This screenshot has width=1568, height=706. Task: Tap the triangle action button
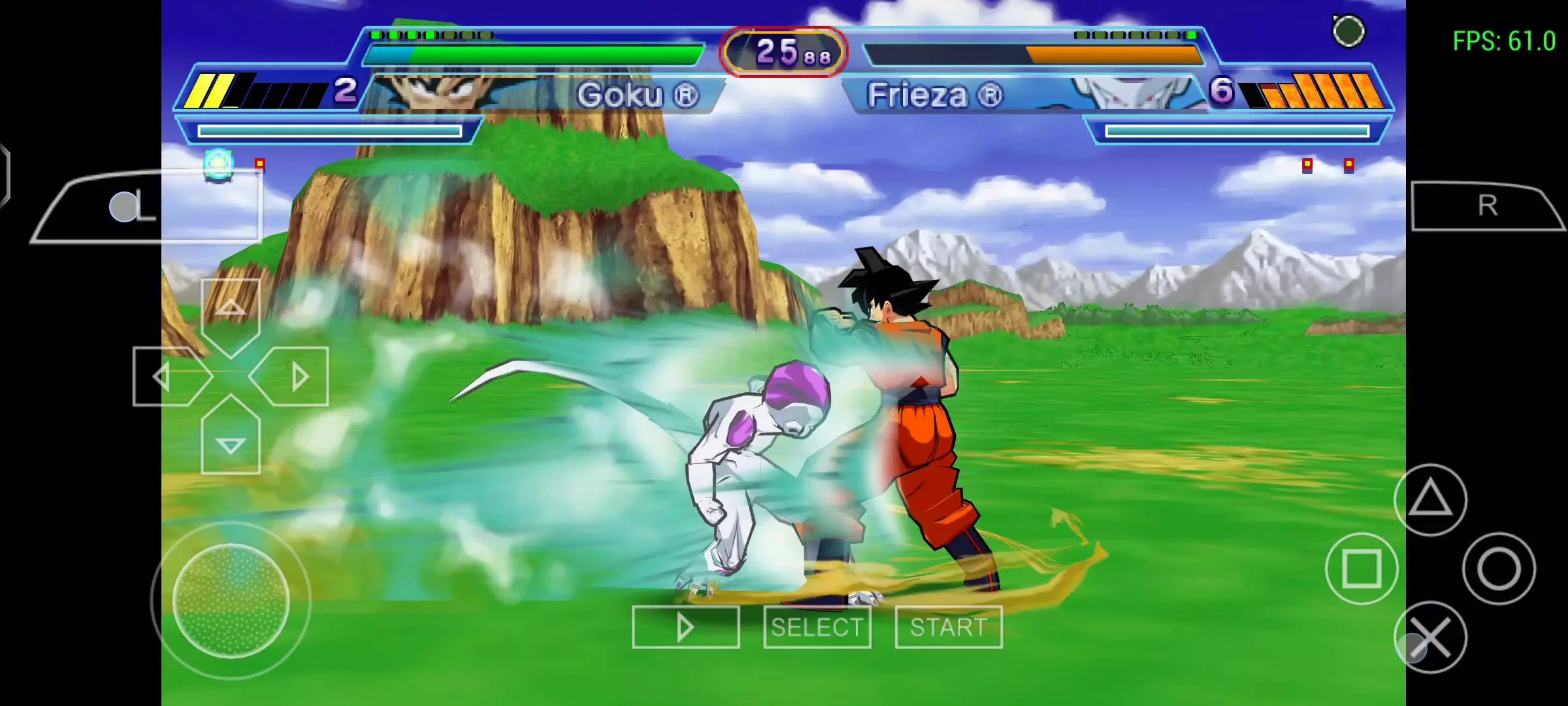(1430, 501)
